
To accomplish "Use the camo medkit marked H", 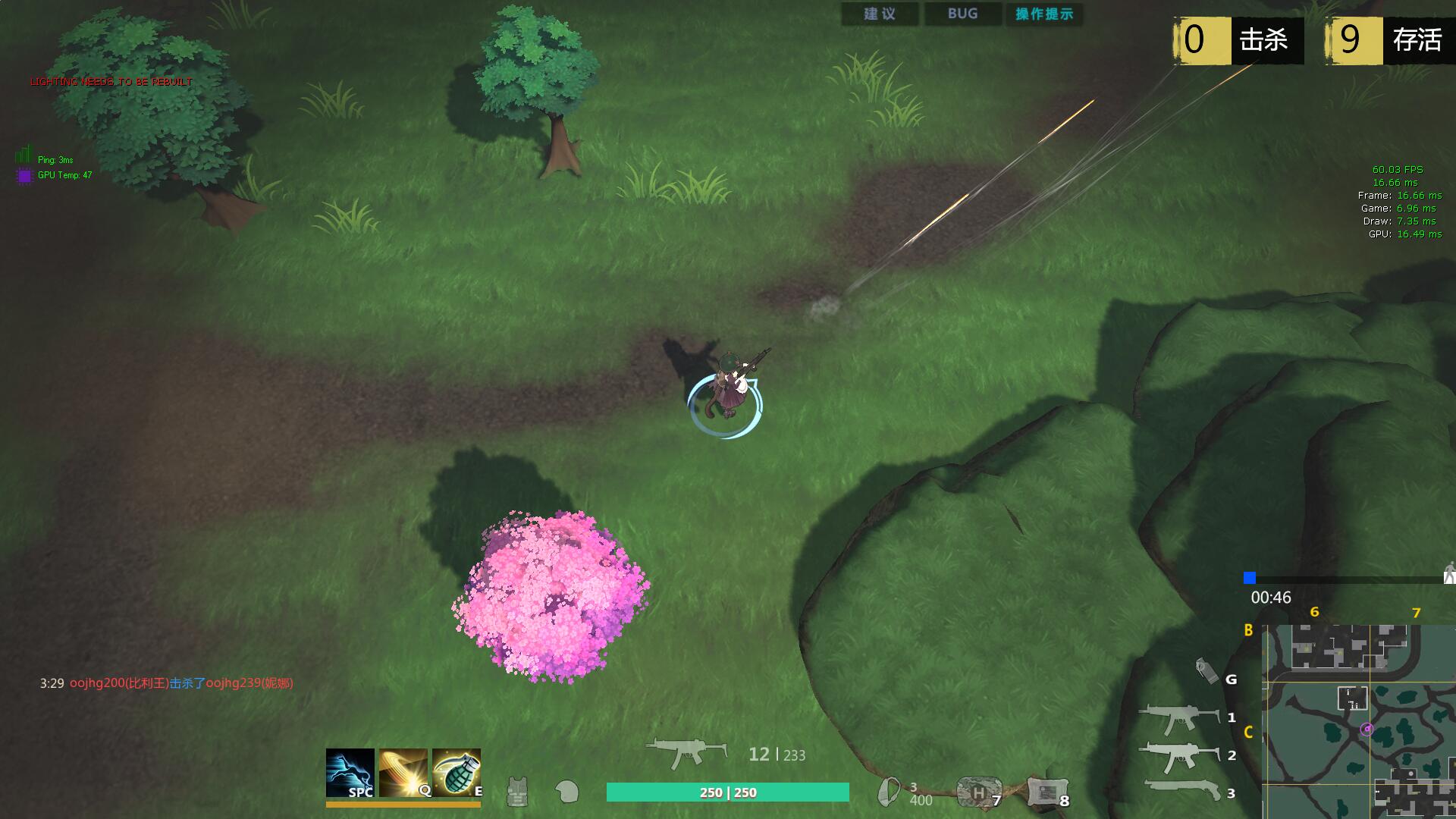I will click(x=978, y=792).
